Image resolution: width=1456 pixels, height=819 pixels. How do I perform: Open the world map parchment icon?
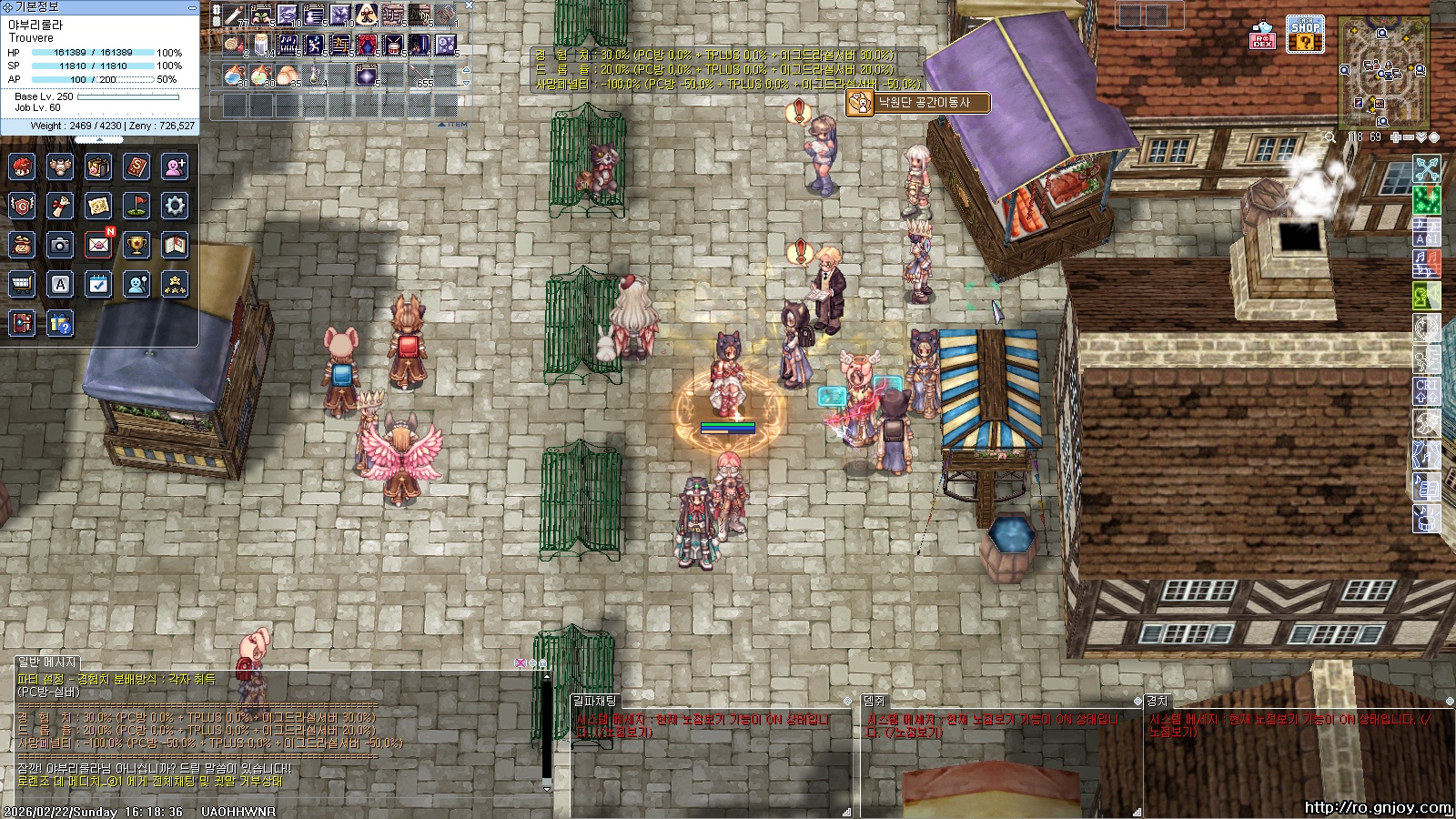pos(98,206)
